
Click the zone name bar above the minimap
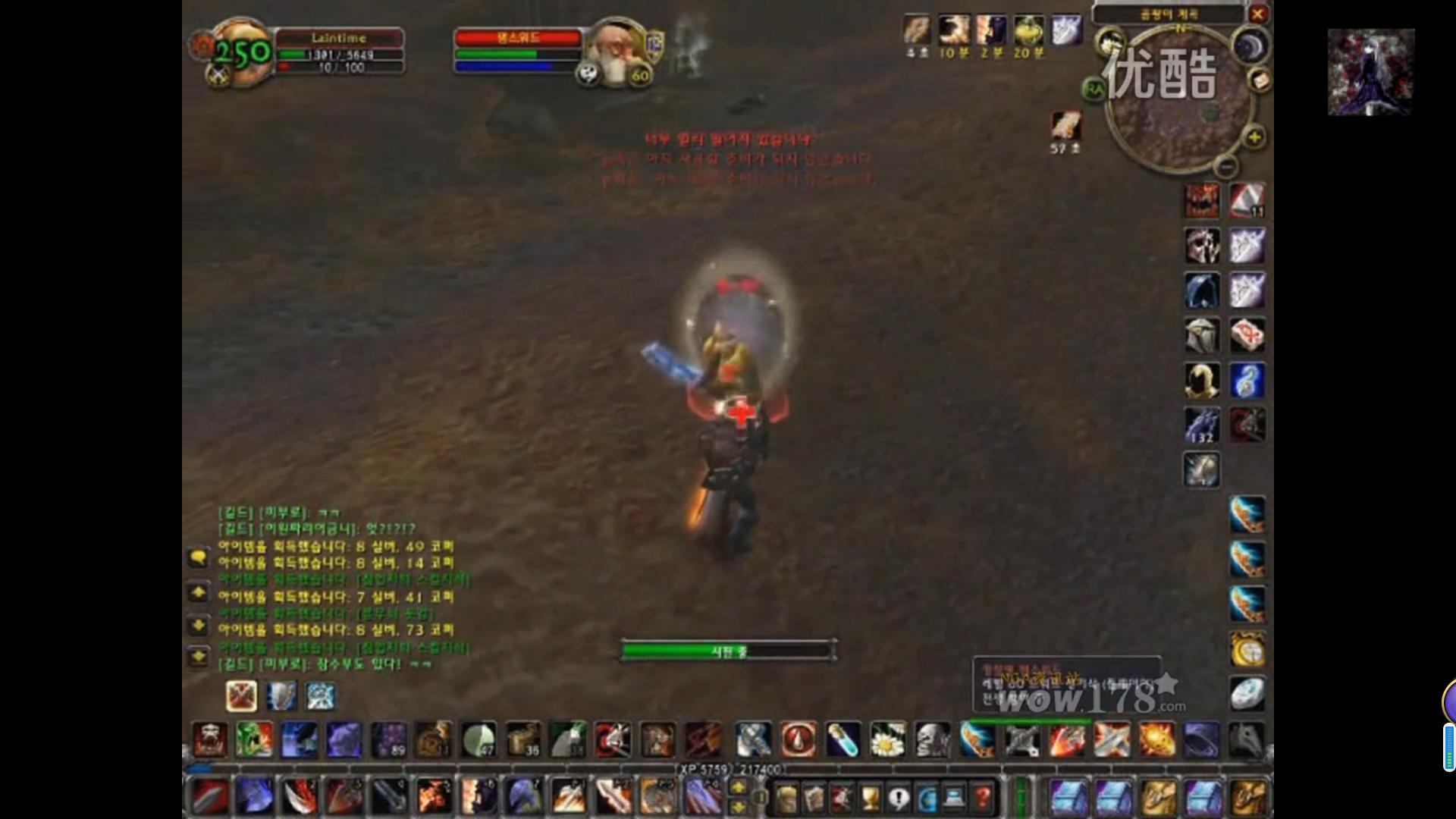coord(1171,14)
